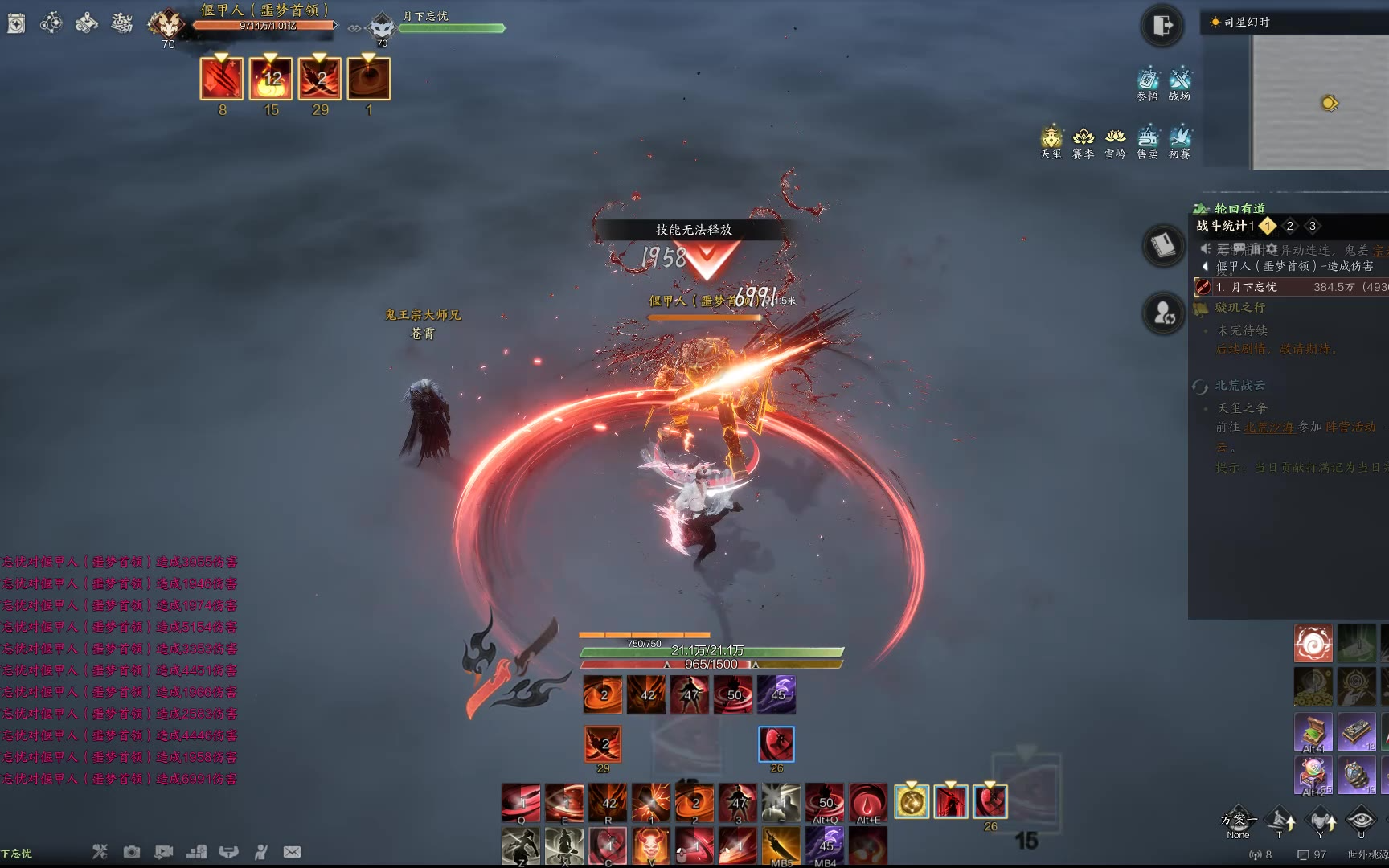Use the golden blade skill on MB5
This screenshot has height=868, width=1389.
coord(781,846)
